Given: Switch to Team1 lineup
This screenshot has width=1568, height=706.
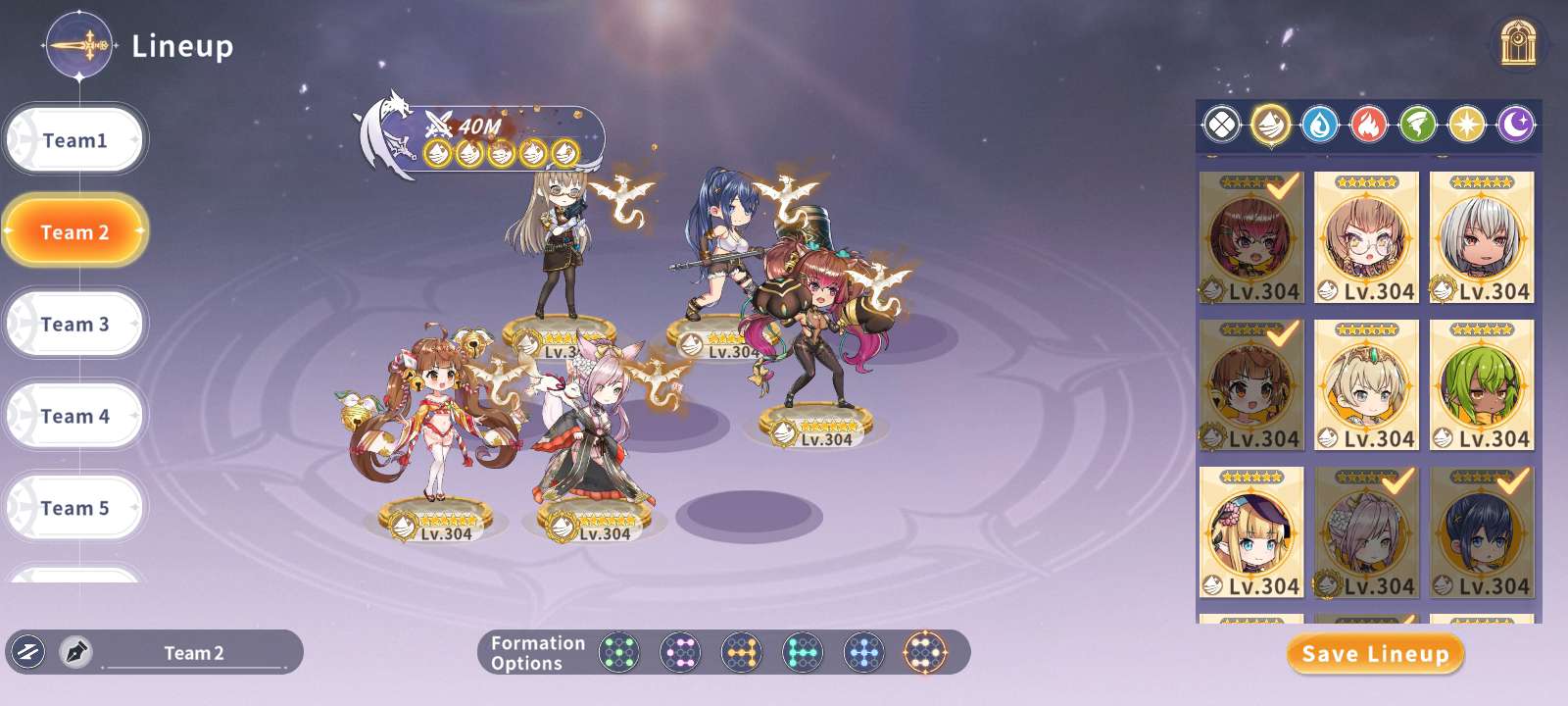Looking at the screenshot, I should [74, 140].
